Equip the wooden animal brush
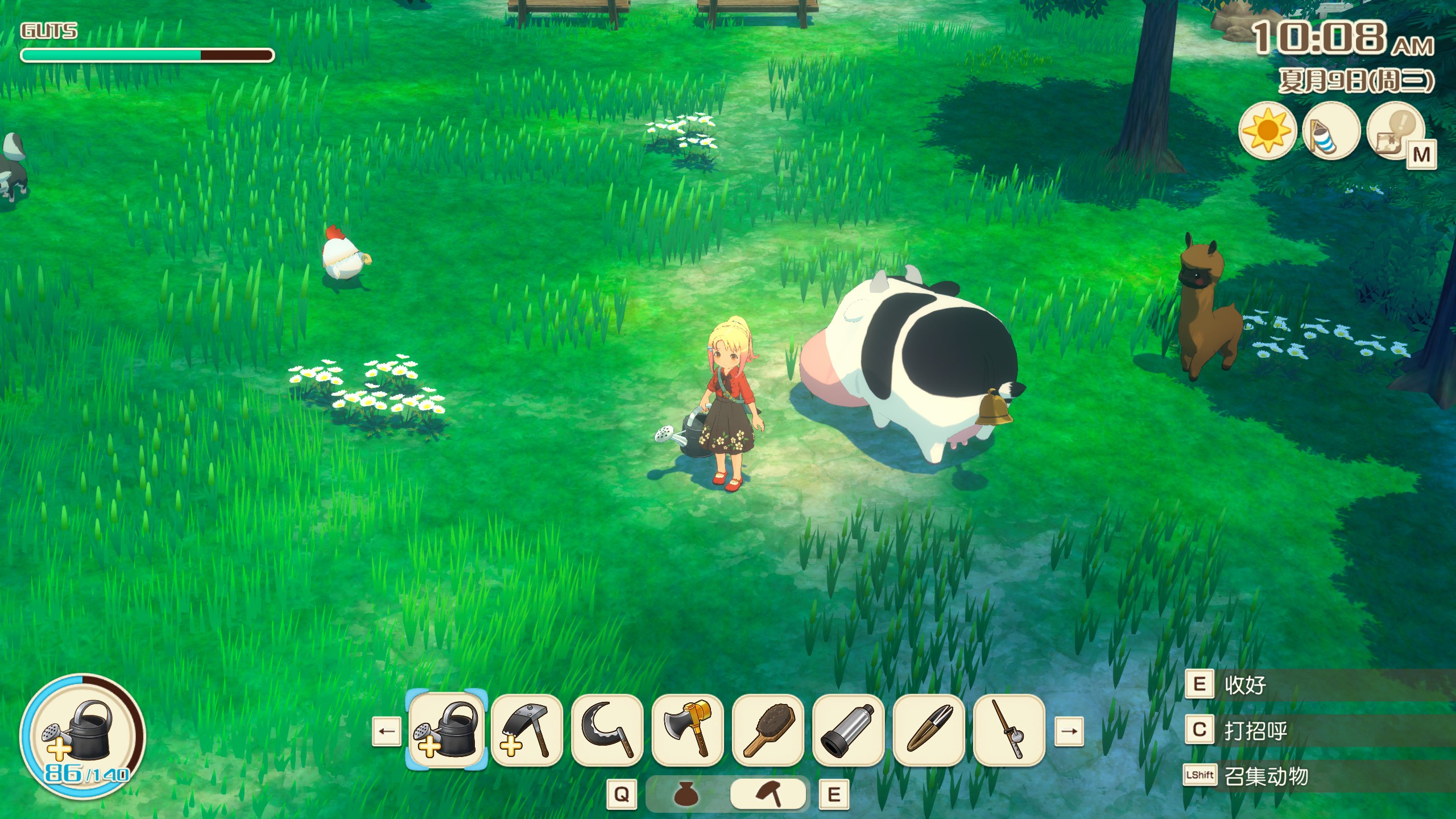Screen dimensions: 1456x819 (768, 731)
